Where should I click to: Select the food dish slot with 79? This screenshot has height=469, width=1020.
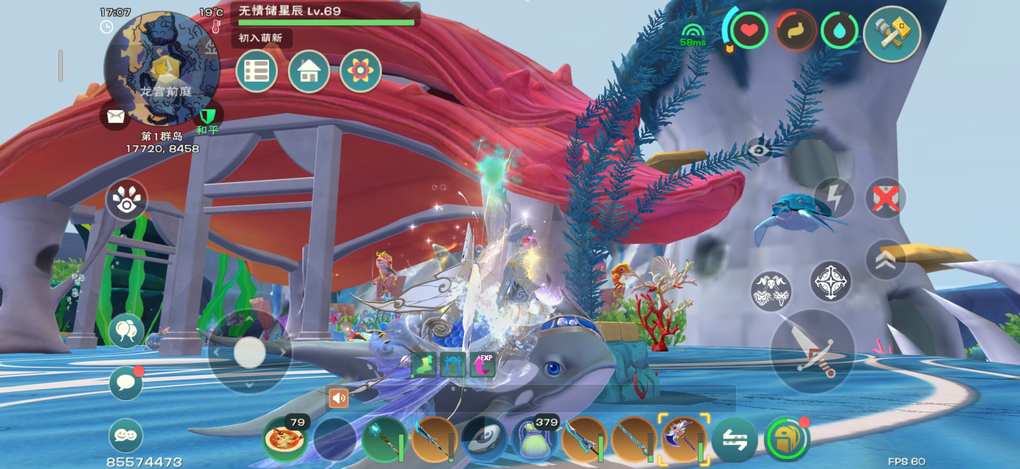click(284, 439)
